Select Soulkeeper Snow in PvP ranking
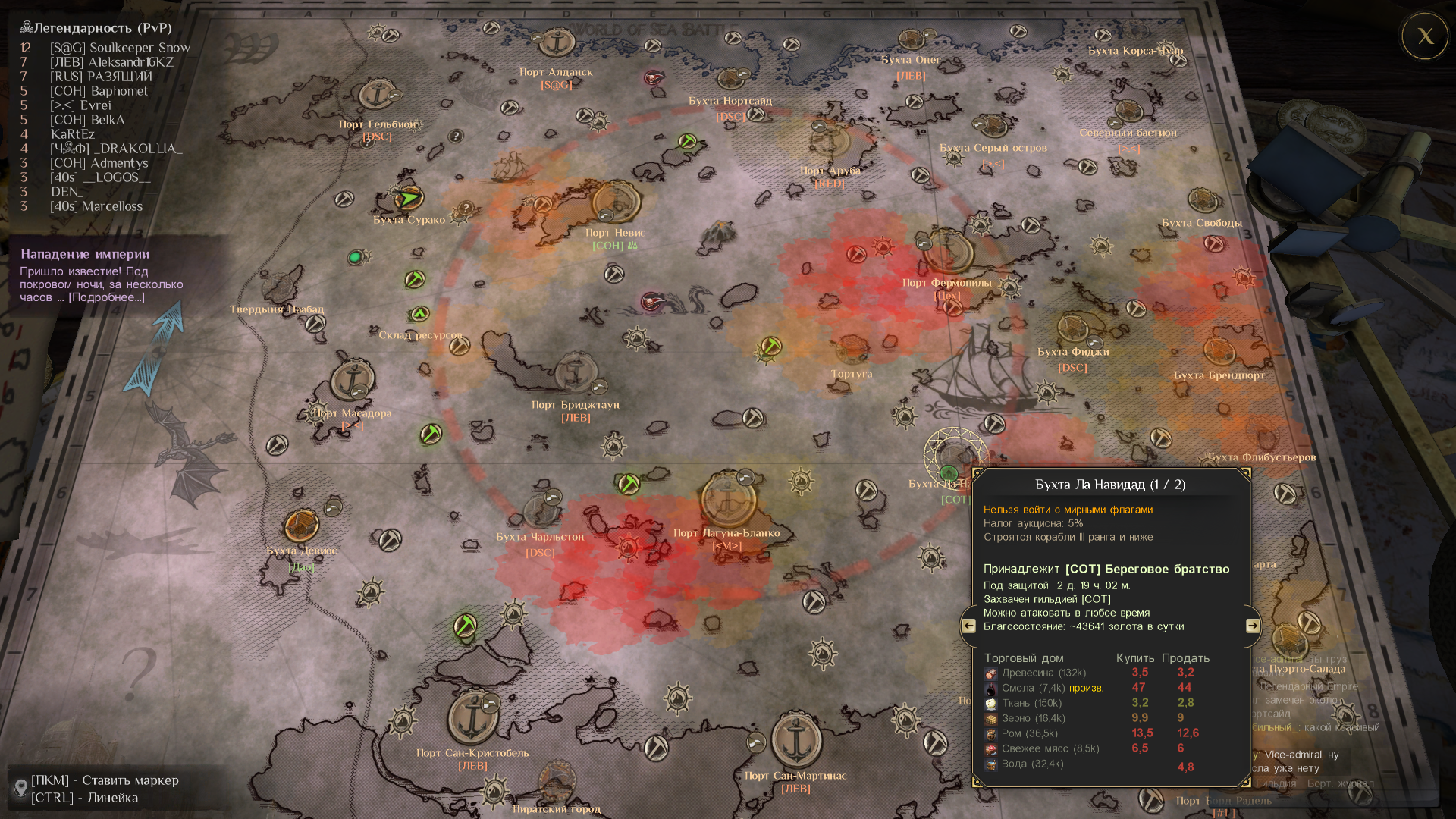 pos(120,48)
